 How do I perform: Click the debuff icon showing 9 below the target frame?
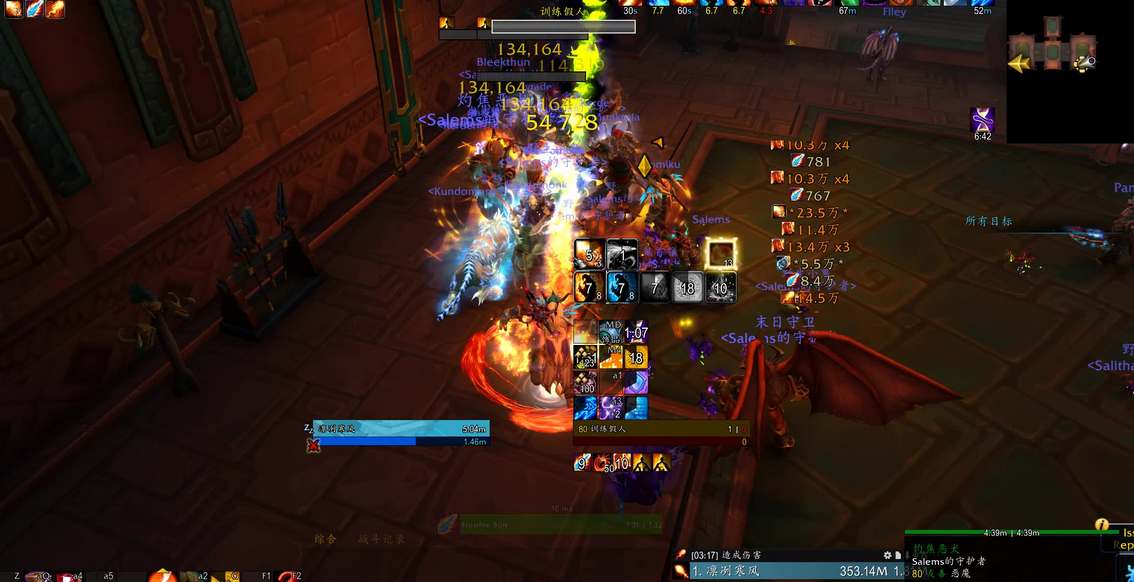[x=582, y=462]
